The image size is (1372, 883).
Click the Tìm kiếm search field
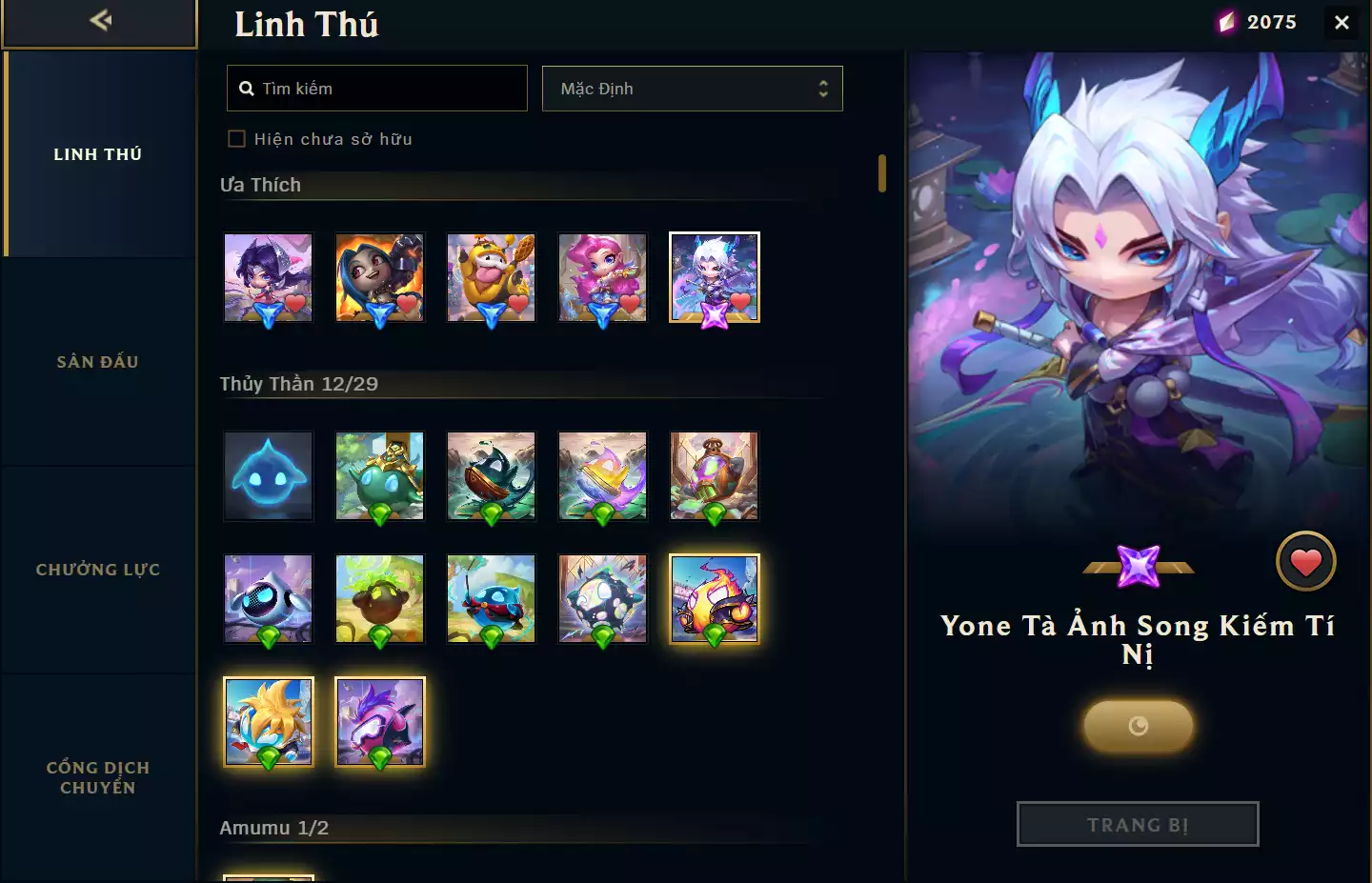377,89
